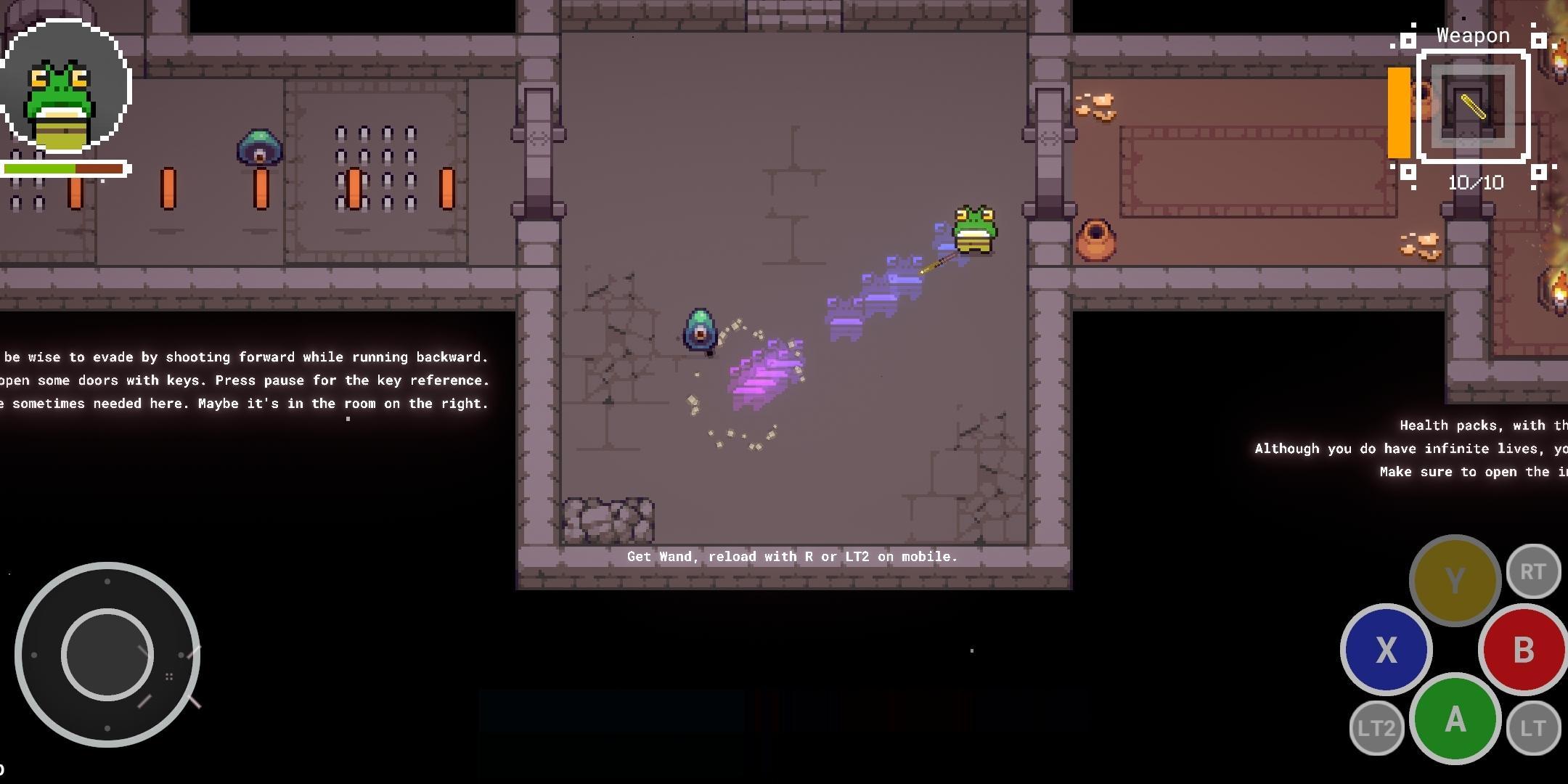
Task: Tap the frog player character sprite
Action: (x=973, y=229)
